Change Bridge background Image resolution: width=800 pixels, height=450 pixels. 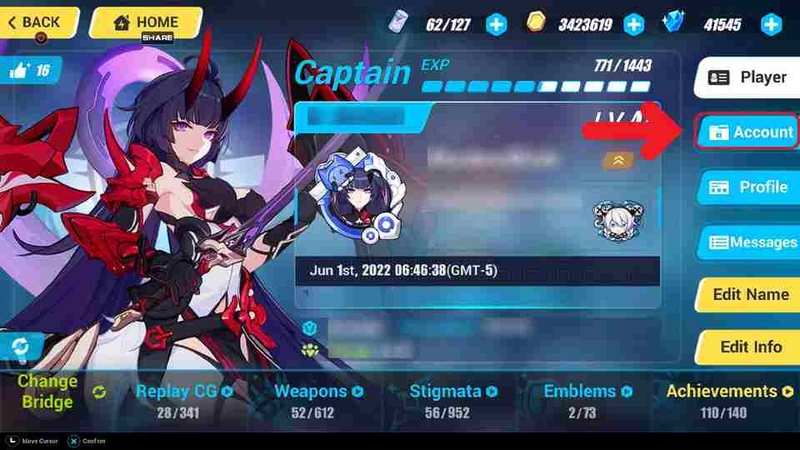48,391
